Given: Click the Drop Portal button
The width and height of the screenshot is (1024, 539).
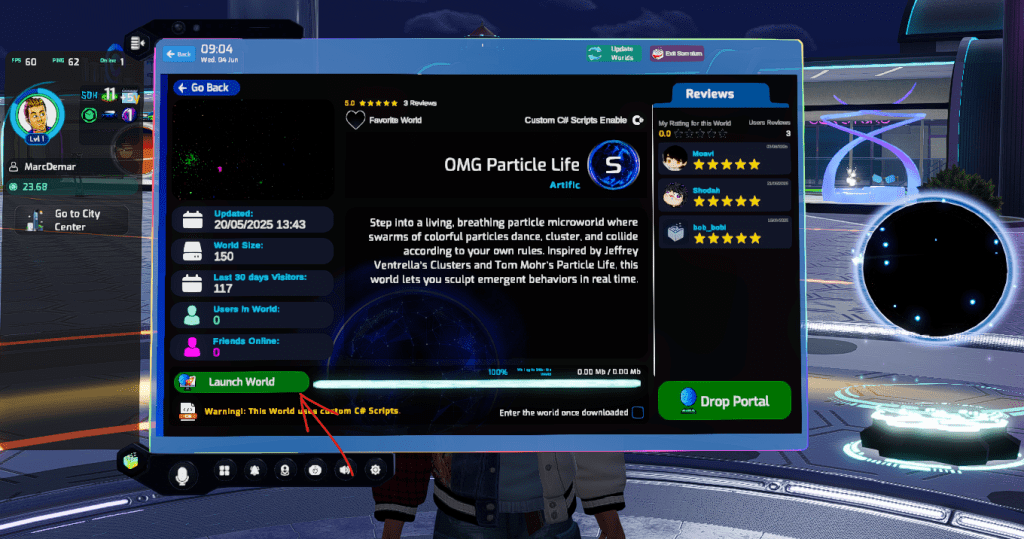Looking at the screenshot, I should pyautogui.click(x=724, y=401).
